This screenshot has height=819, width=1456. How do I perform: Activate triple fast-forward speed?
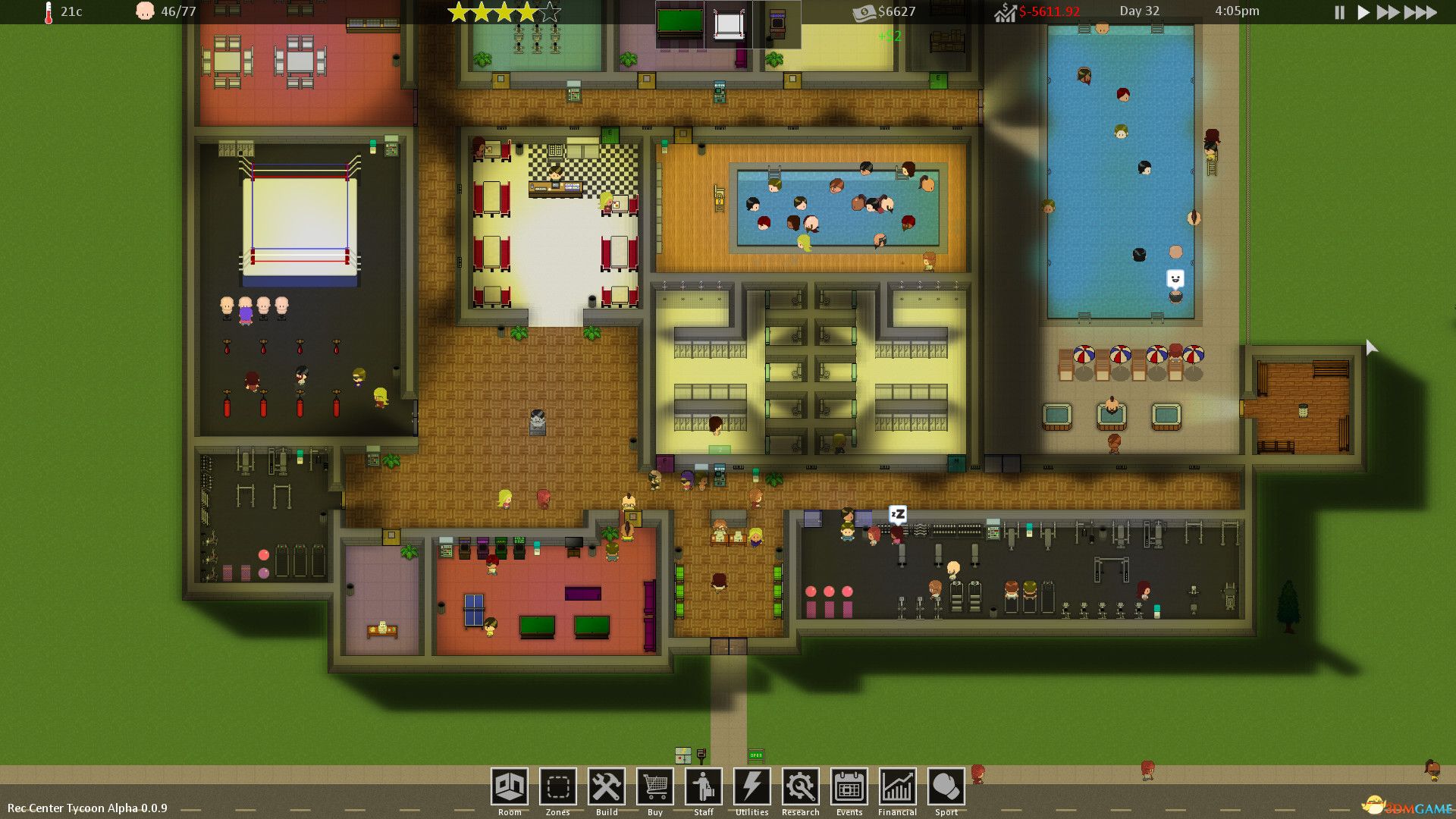tap(1420, 12)
